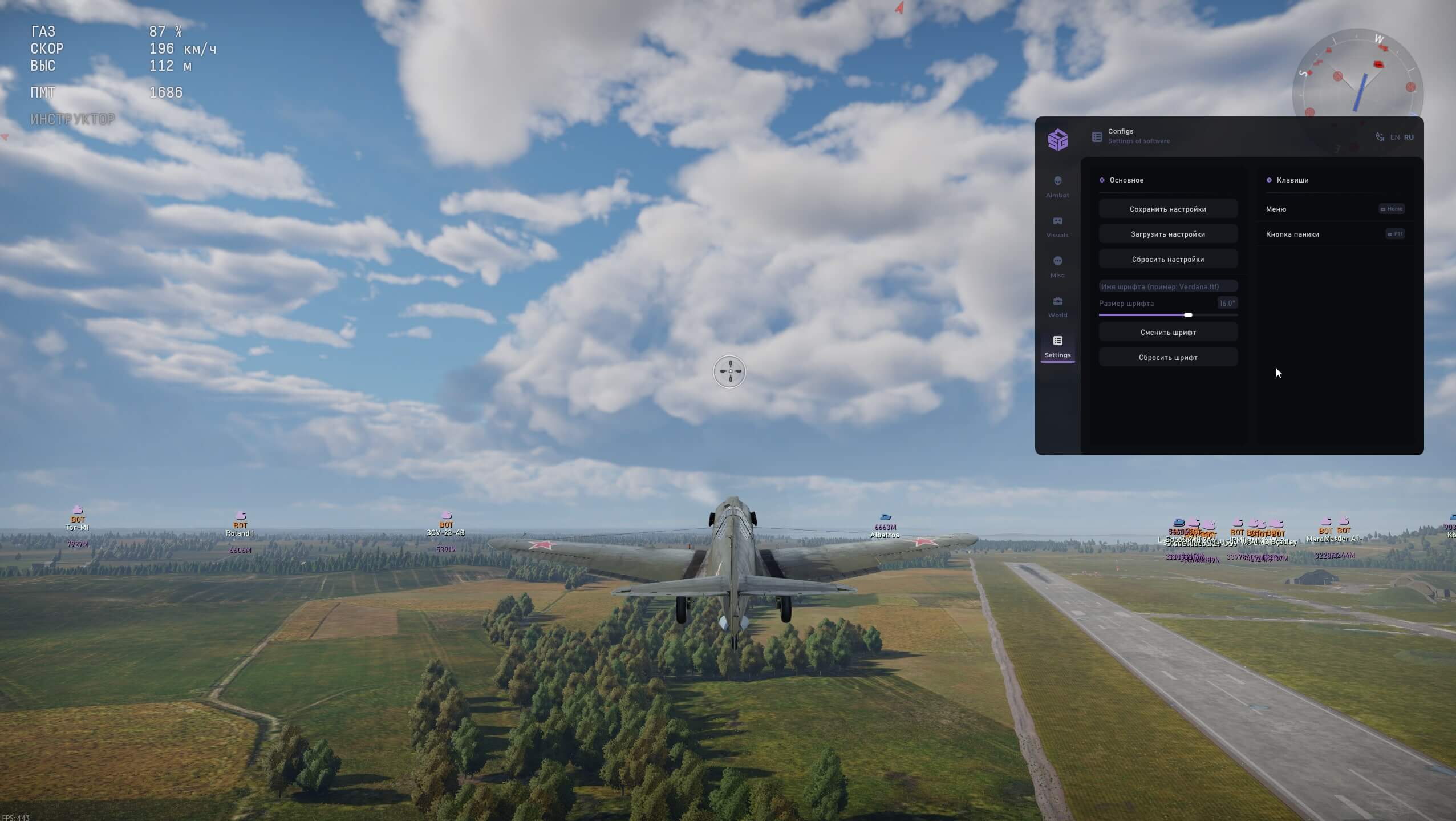Show the Settings tab
Image resolution: width=1456 pixels, height=821 pixels.
tap(1057, 346)
